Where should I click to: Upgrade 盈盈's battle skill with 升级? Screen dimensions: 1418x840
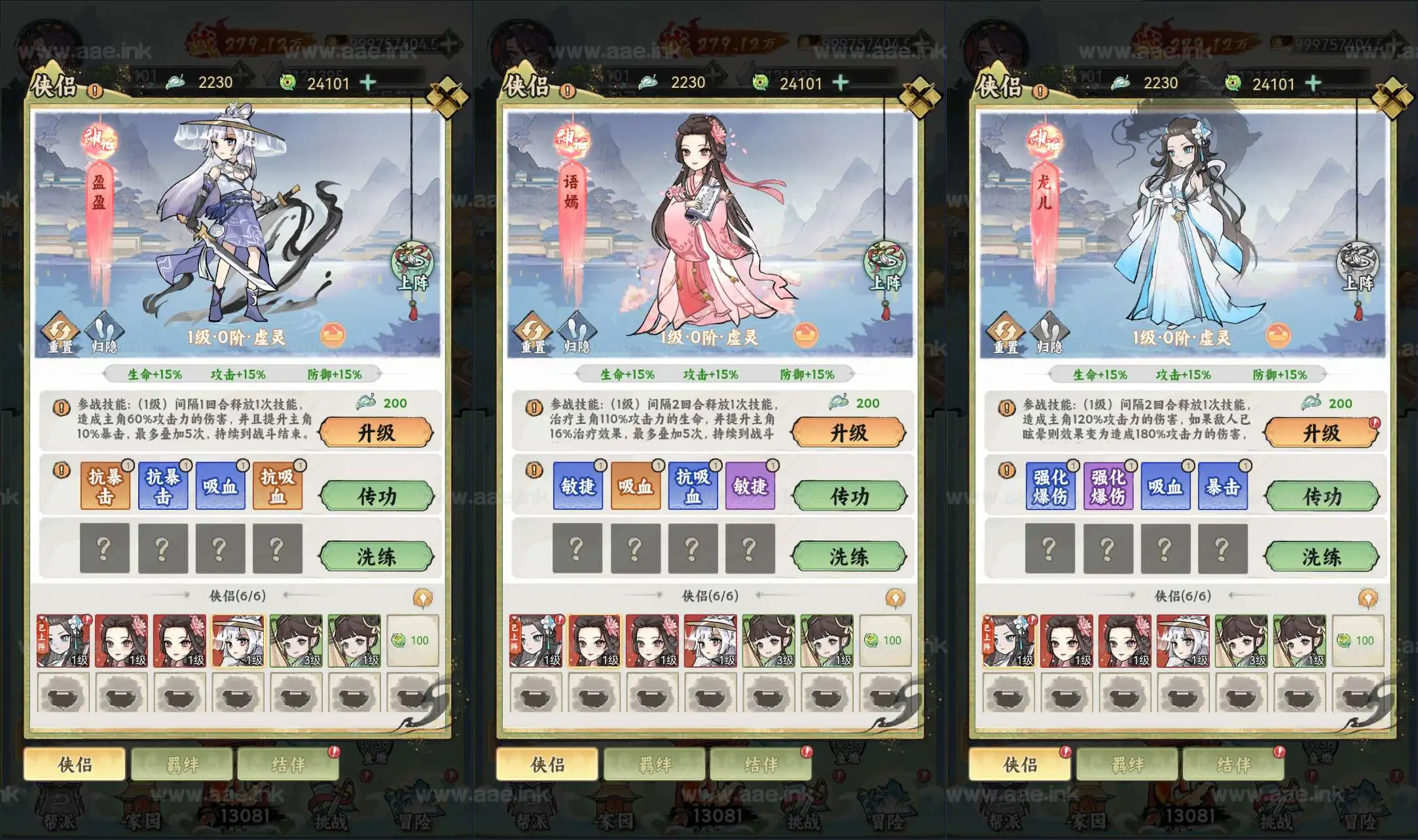(376, 433)
